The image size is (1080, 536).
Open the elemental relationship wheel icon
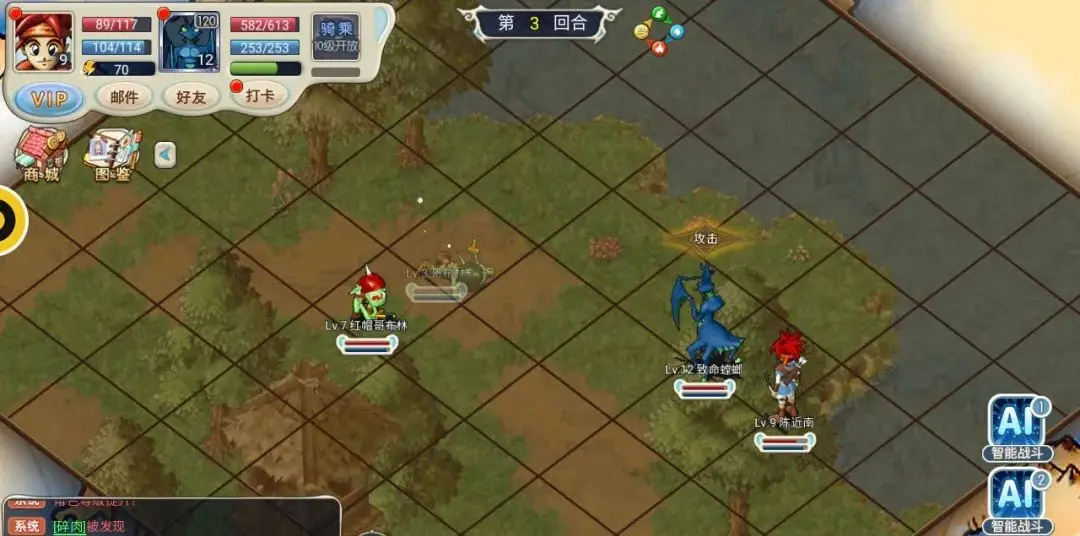659,31
